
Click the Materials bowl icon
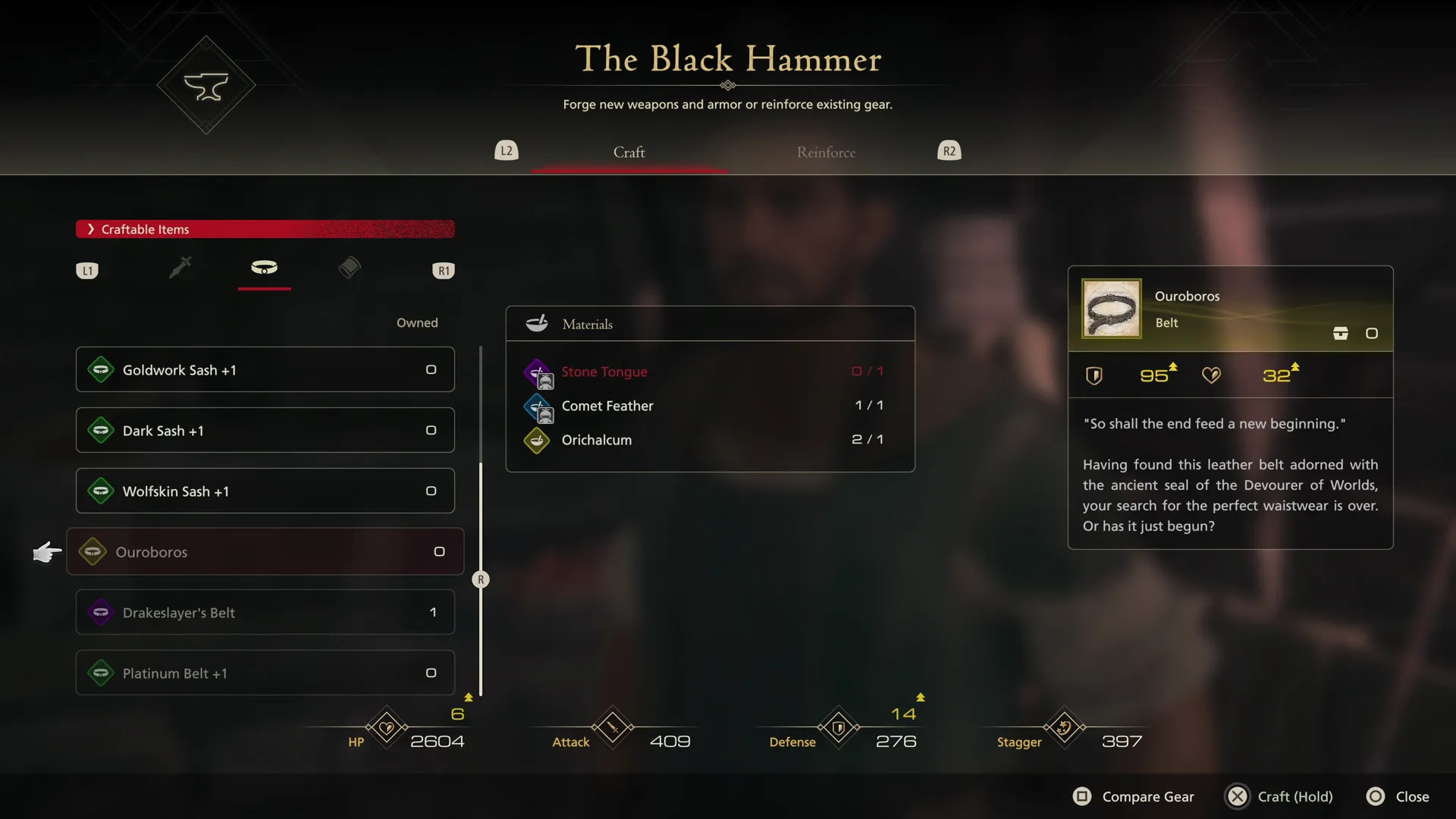click(537, 323)
